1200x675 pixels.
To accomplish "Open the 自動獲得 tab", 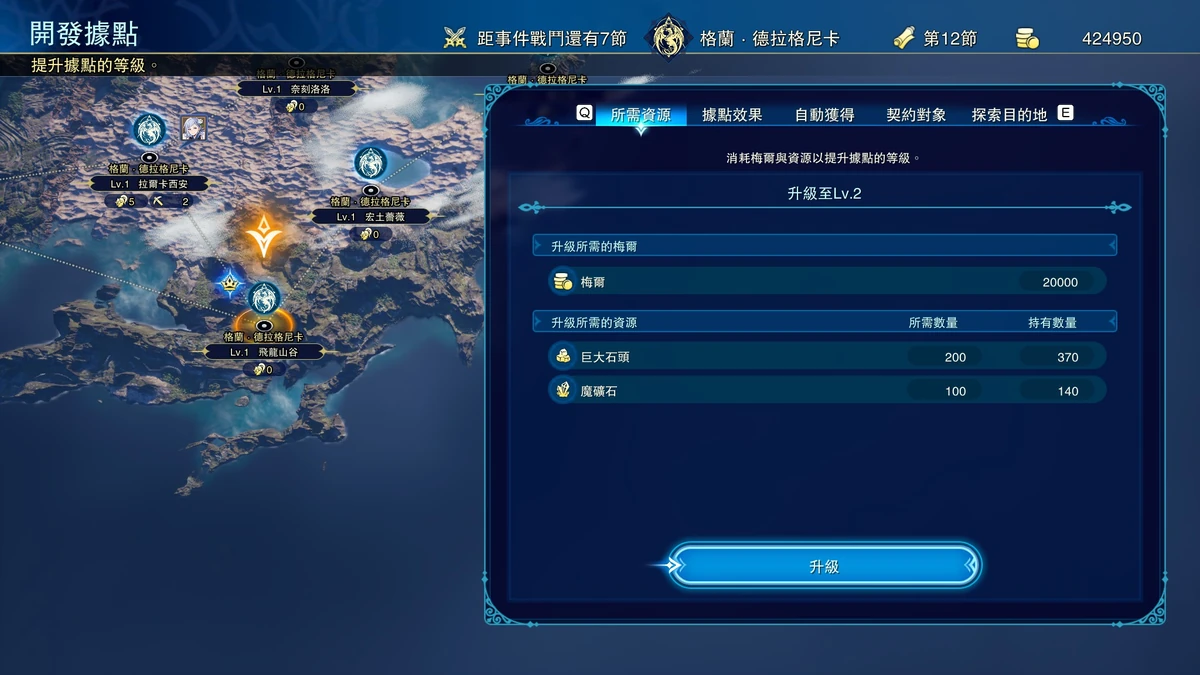I will tap(824, 115).
